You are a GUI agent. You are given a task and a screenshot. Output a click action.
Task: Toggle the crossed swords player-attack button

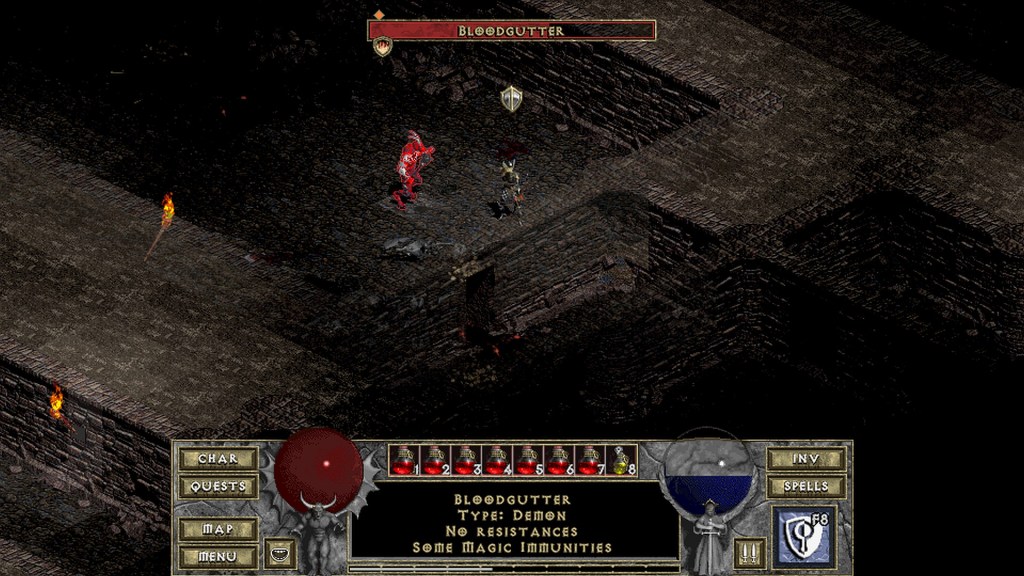coord(749,553)
